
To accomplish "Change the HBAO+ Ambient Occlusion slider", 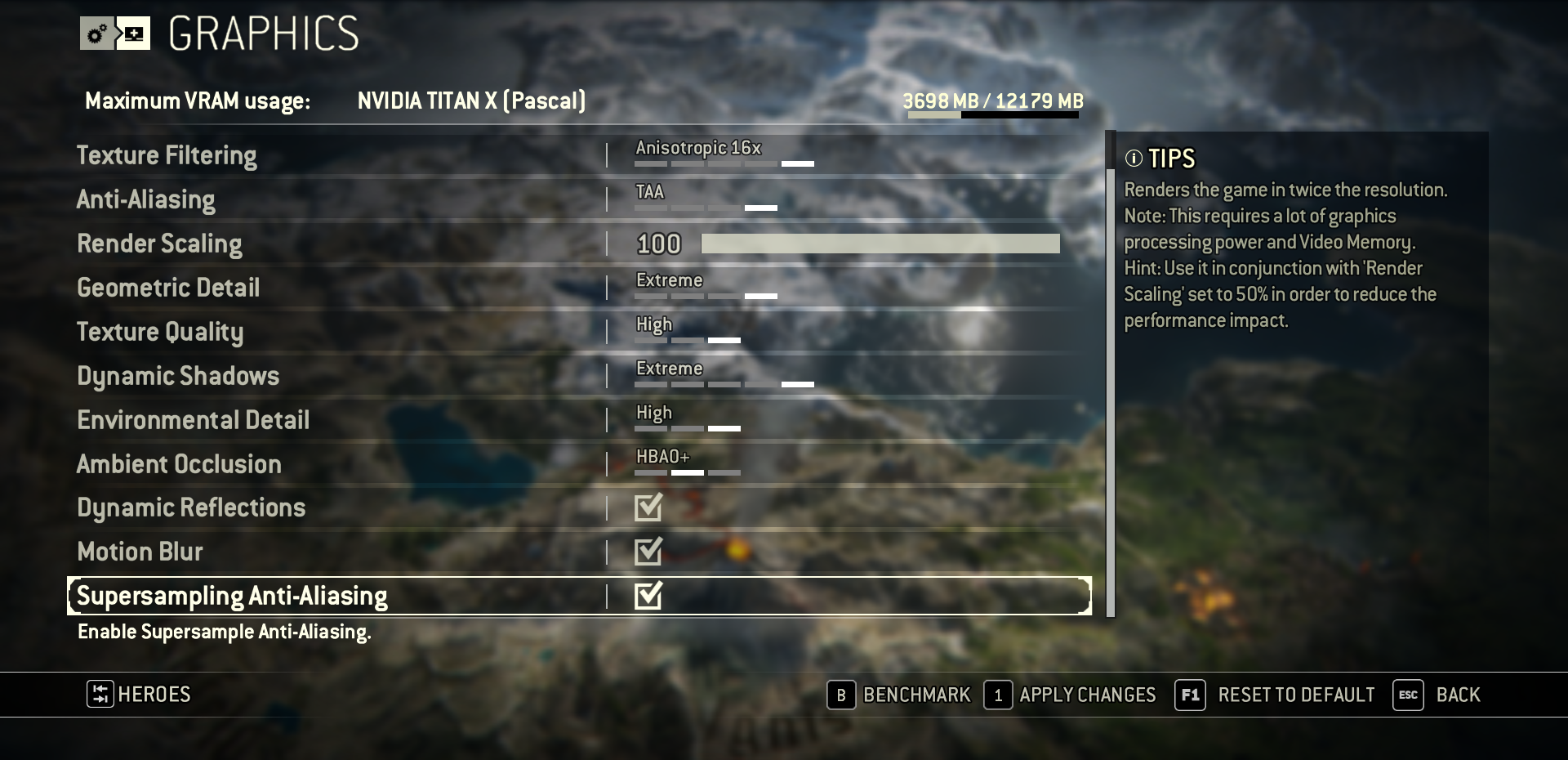I will click(688, 472).
